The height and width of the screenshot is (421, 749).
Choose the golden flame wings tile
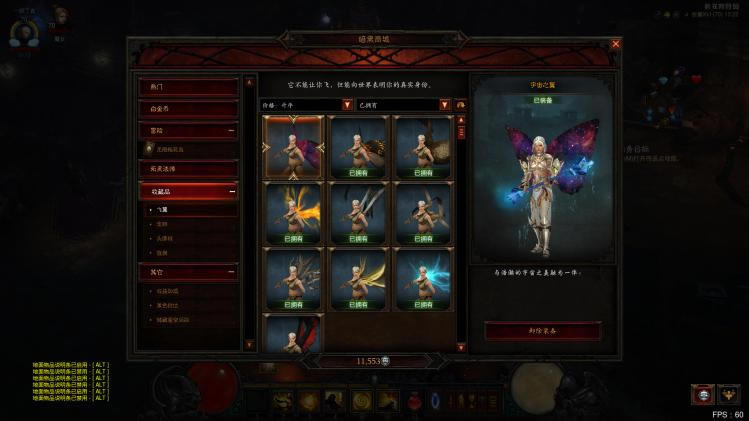tap(293, 213)
